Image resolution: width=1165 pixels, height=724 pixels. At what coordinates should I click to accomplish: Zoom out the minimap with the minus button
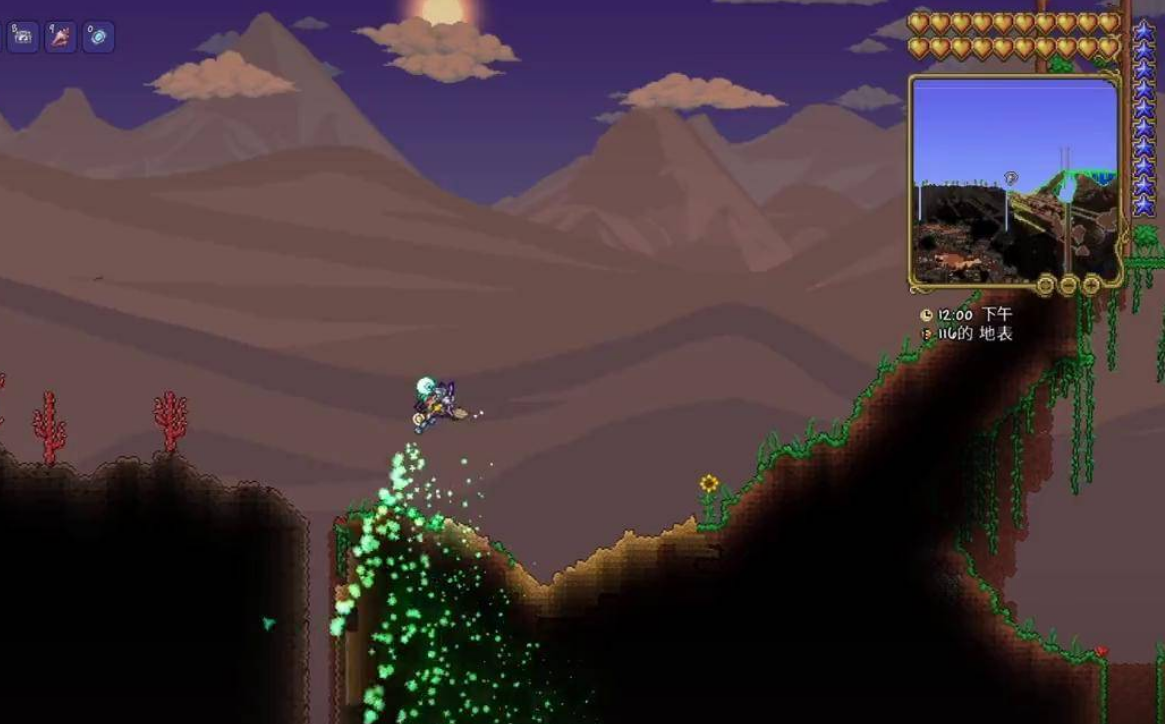(1068, 286)
